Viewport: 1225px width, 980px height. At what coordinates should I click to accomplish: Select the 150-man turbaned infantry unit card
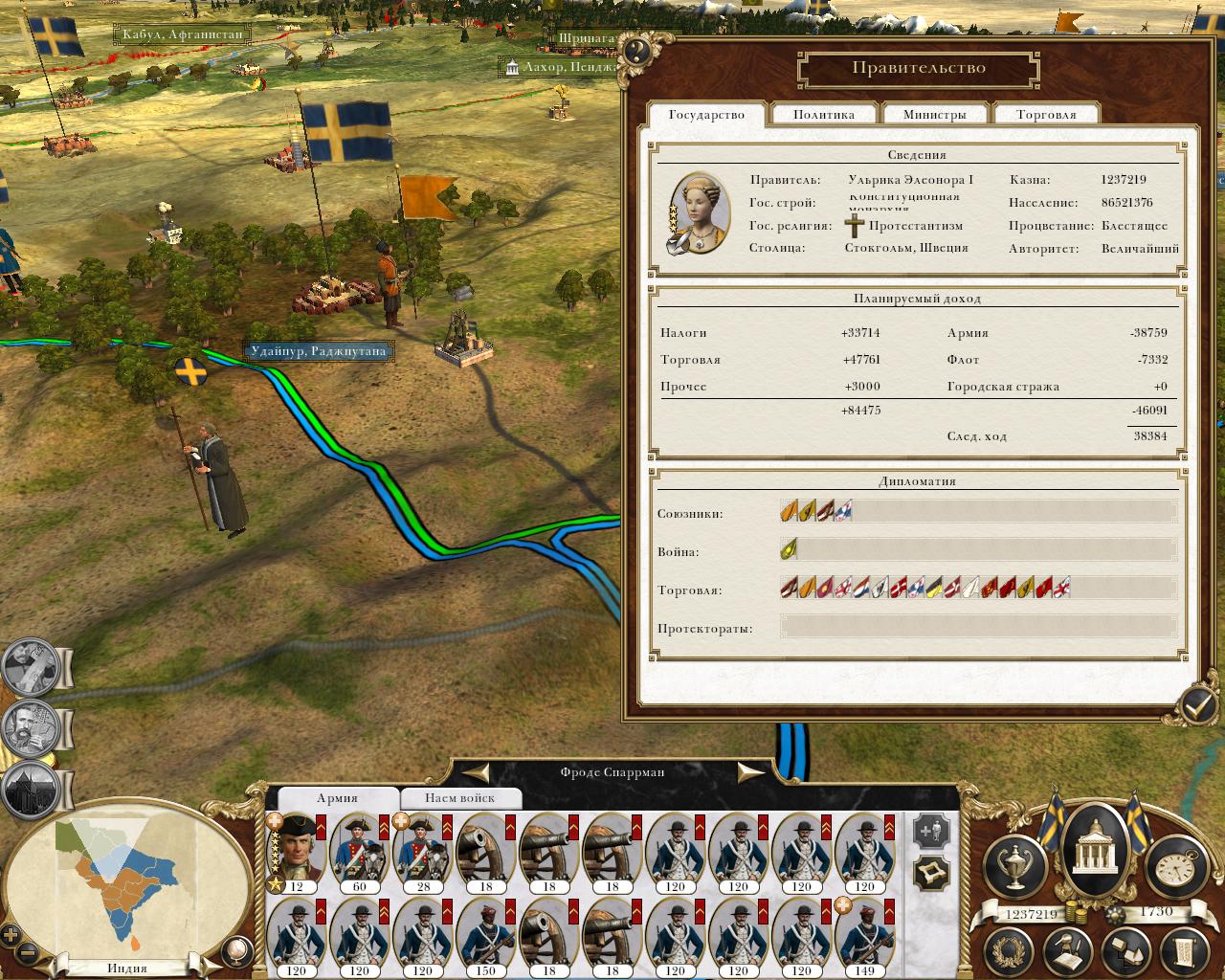point(485,936)
